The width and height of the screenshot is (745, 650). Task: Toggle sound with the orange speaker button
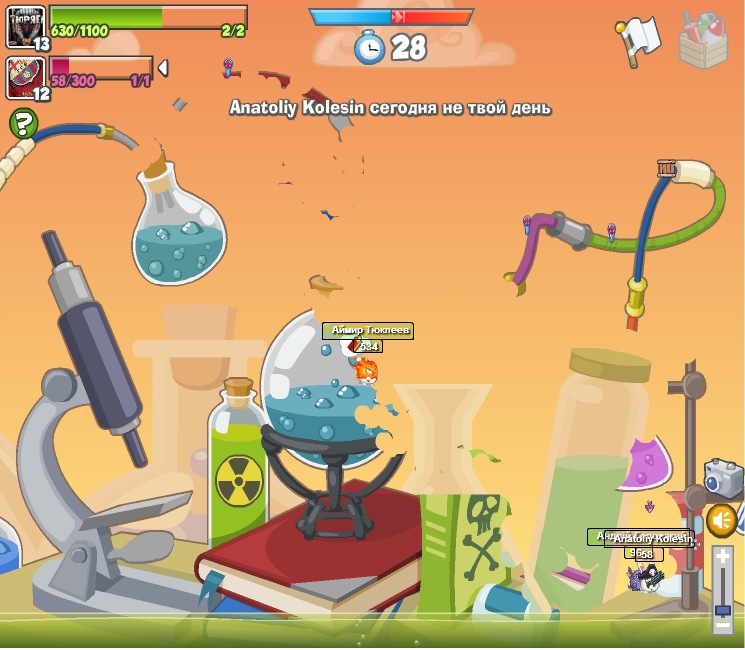tap(721, 520)
